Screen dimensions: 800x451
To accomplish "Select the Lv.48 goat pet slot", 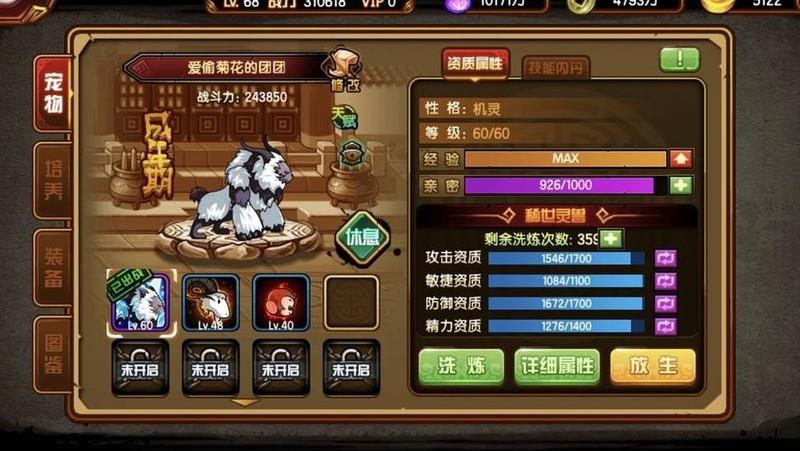I will pyautogui.click(x=210, y=302).
